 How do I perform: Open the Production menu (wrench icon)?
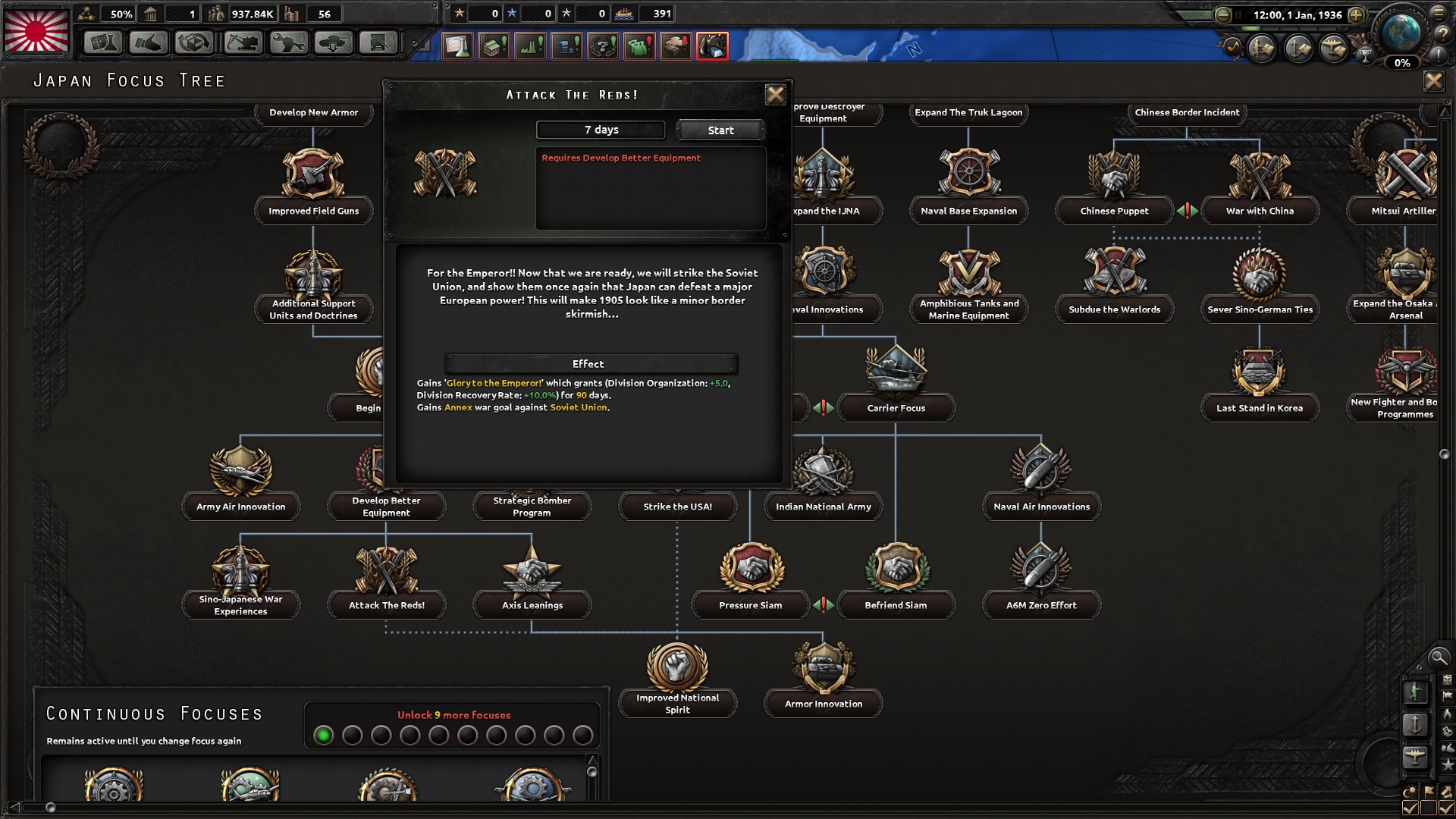click(x=288, y=43)
